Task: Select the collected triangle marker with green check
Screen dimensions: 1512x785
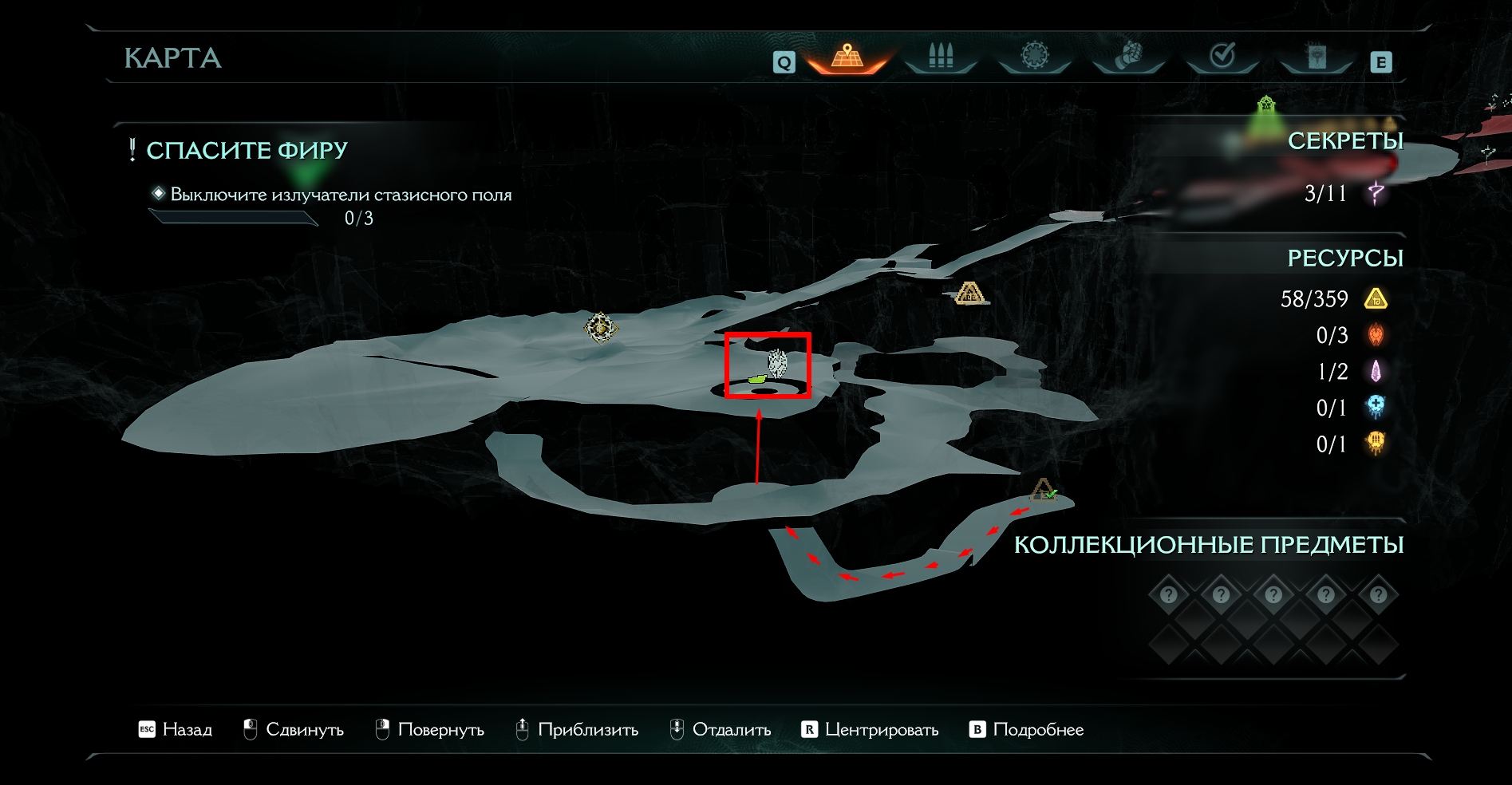Action: coord(1043,490)
